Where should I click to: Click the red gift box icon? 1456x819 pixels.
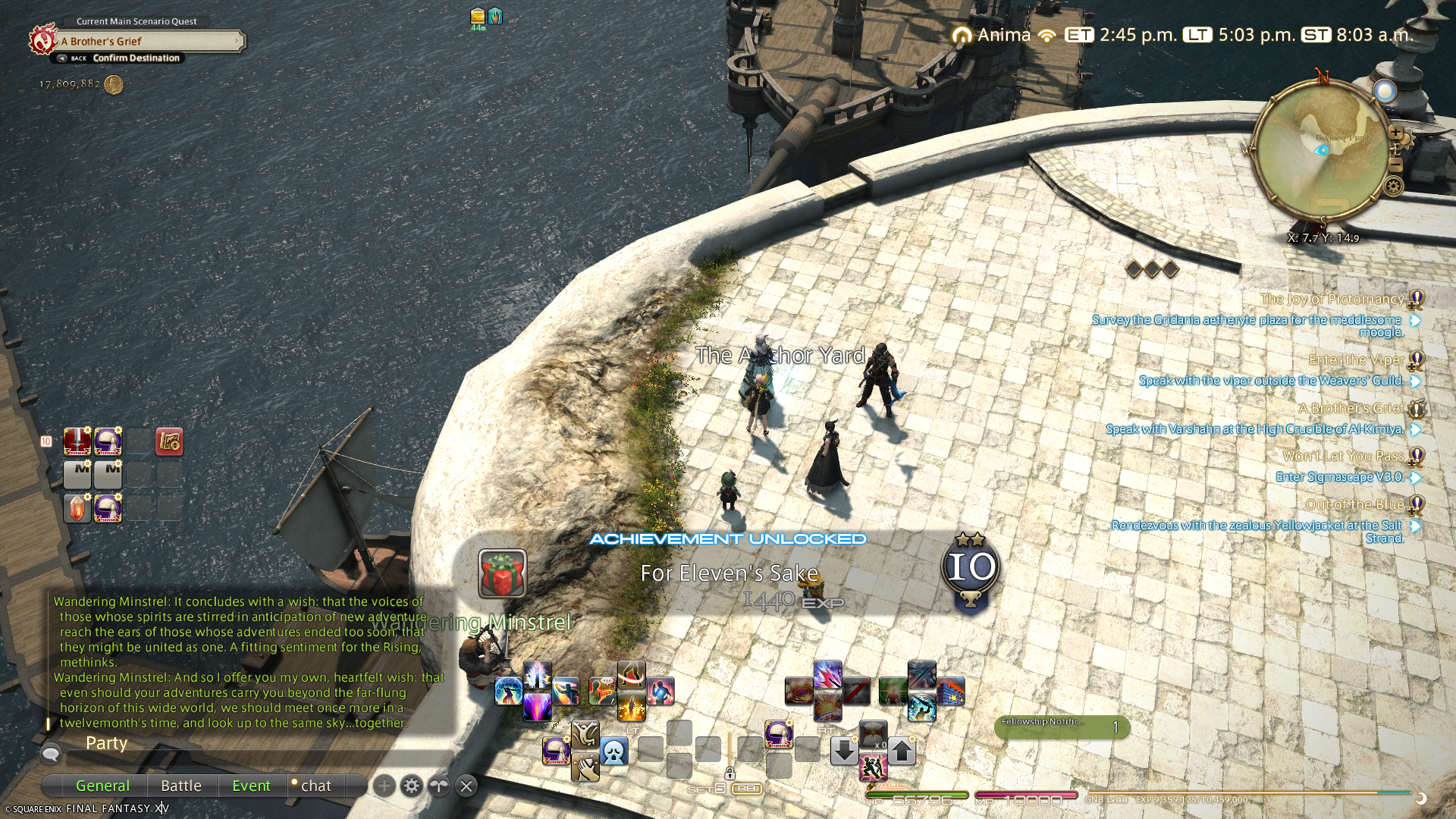(502, 573)
